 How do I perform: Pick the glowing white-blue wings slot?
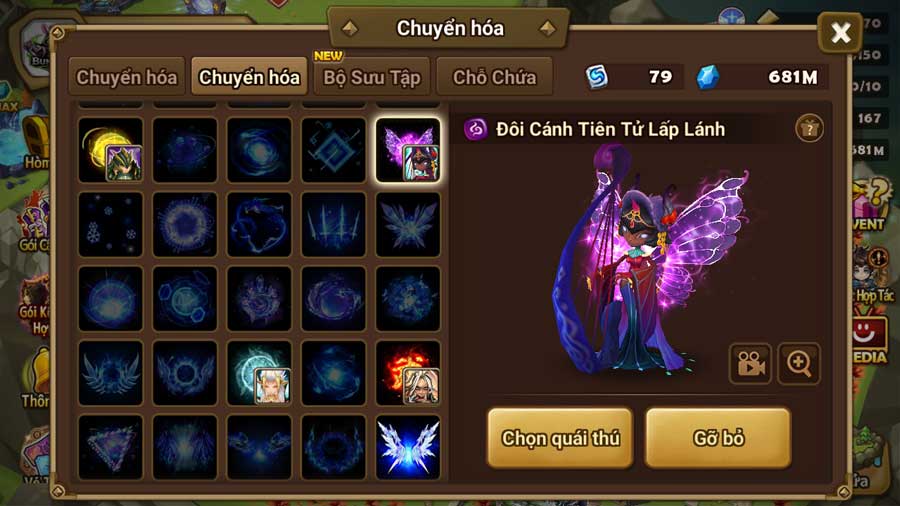coord(408,446)
